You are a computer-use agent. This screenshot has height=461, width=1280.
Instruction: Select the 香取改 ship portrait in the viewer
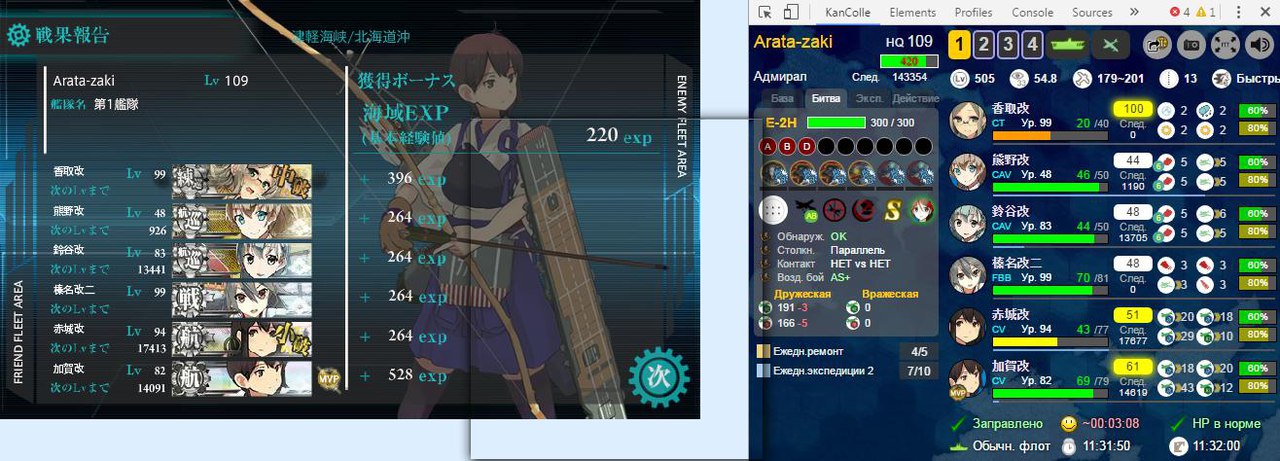967,120
